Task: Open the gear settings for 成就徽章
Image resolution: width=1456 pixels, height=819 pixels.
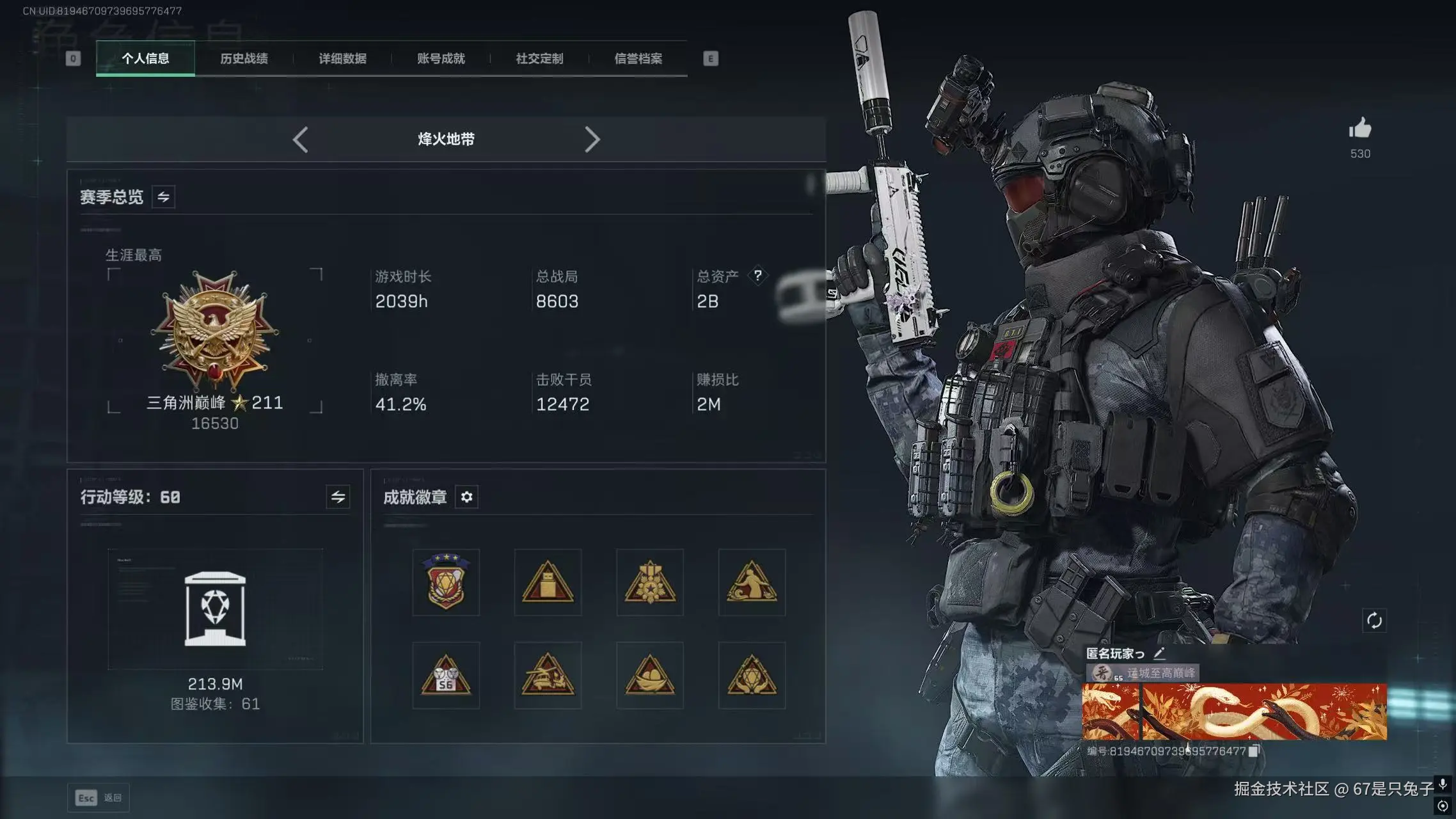Action: [x=467, y=497]
